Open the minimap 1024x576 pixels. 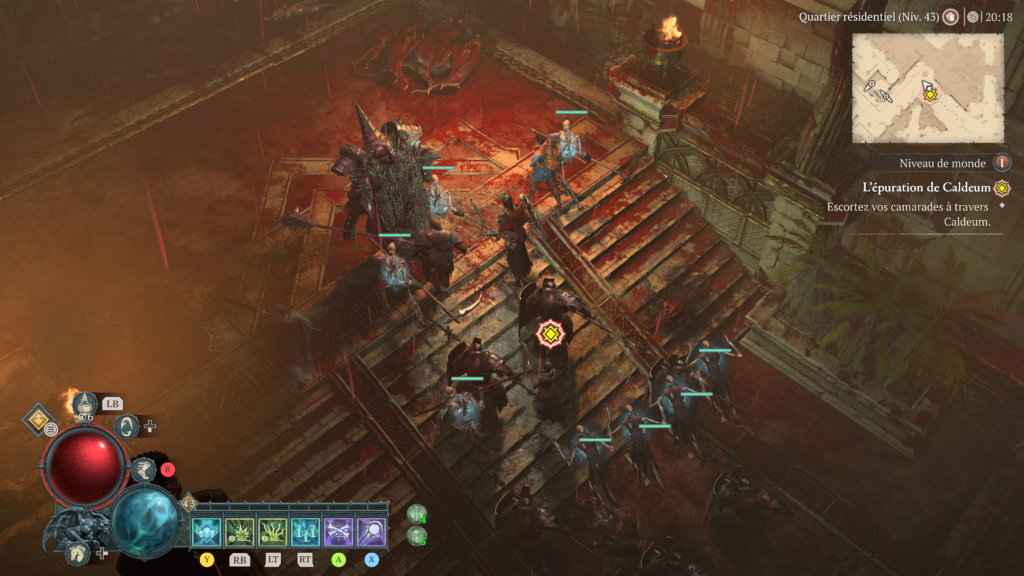[928, 88]
